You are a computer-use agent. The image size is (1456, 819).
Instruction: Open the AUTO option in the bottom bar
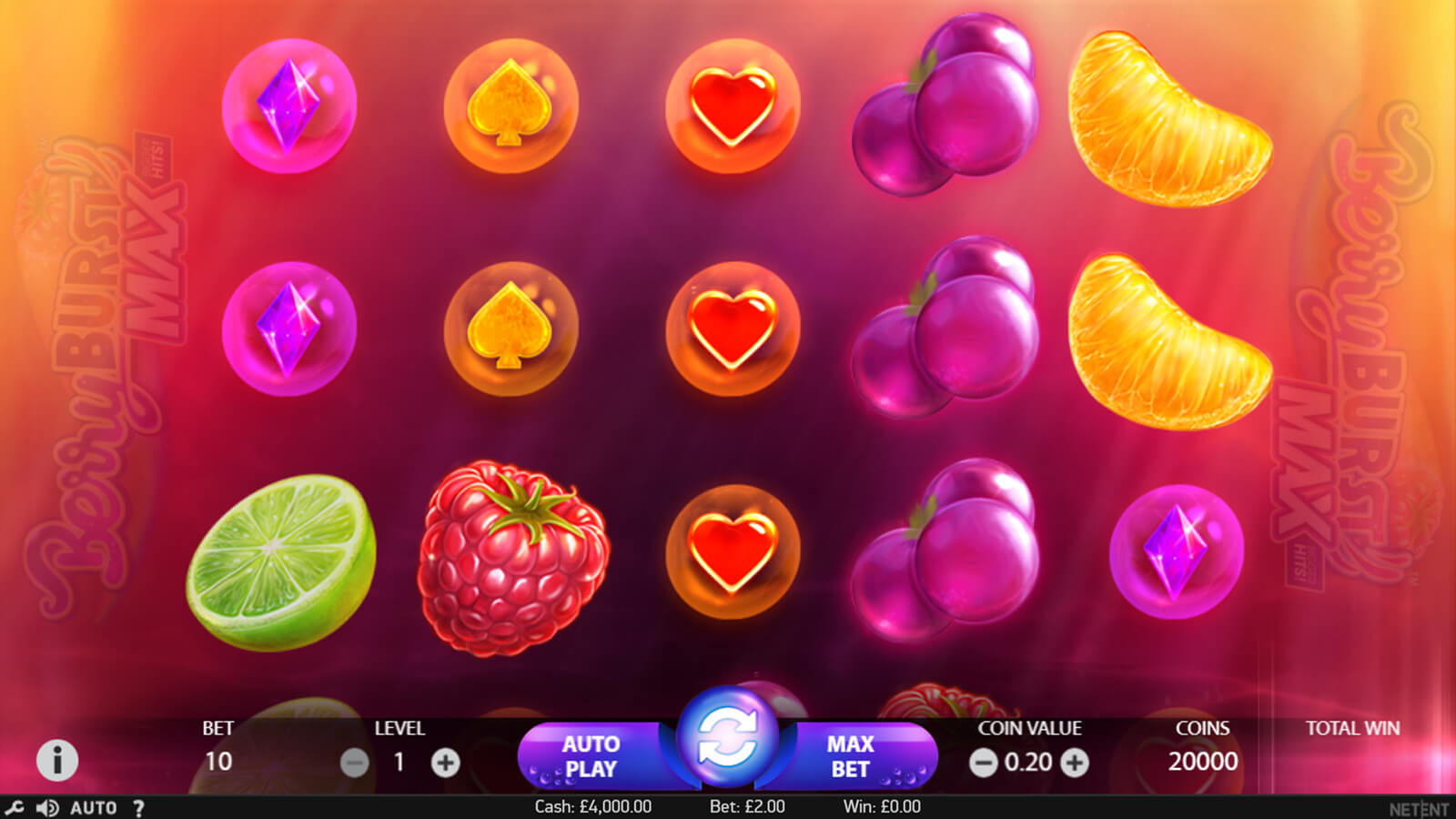[94, 807]
